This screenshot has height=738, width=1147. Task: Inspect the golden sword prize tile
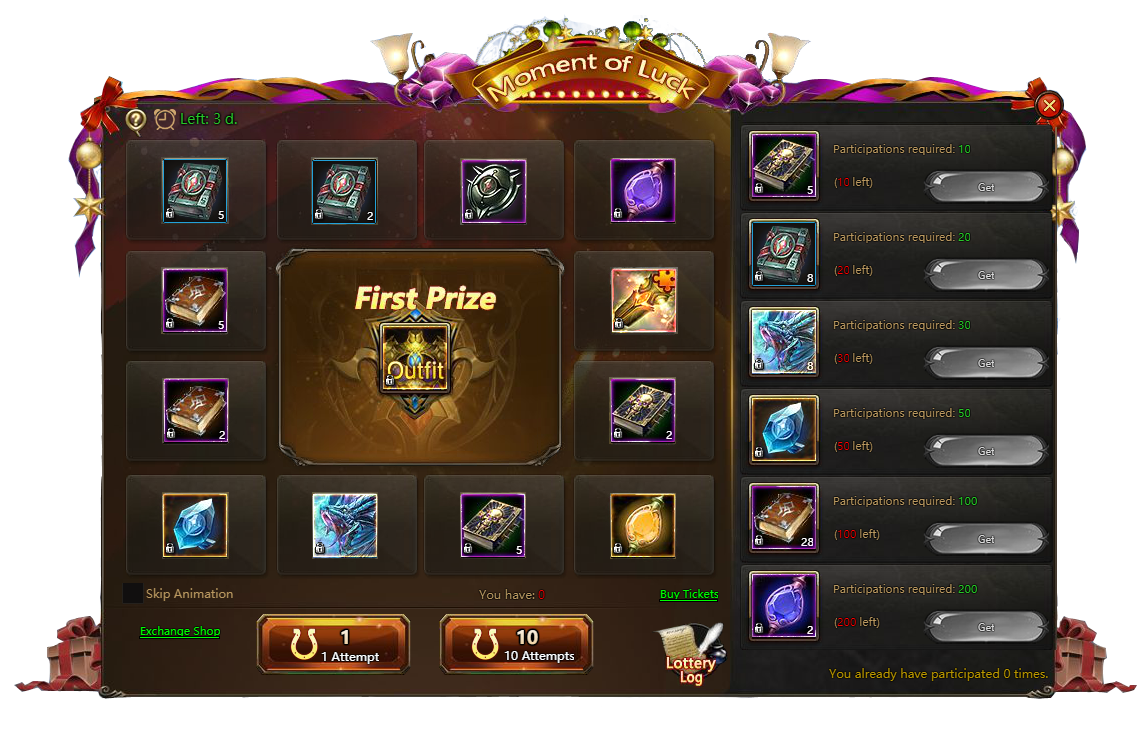pos(643,300)
